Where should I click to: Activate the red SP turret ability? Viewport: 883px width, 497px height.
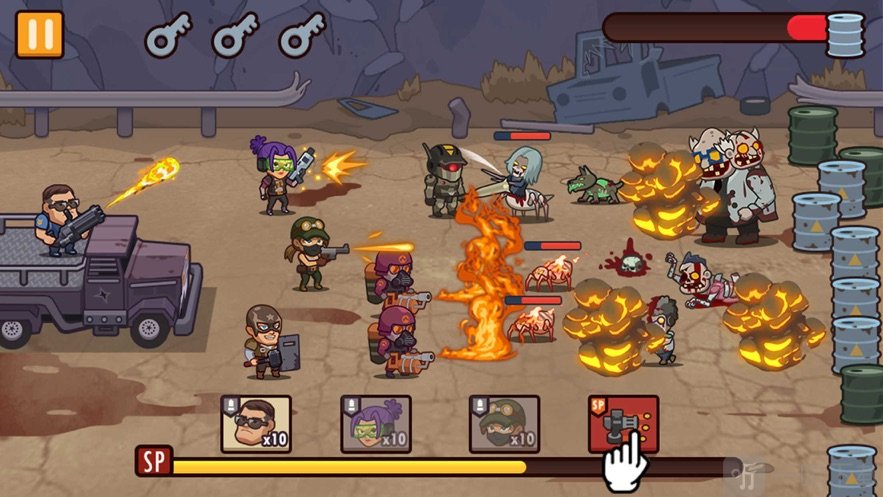click(x=622, y=422)
